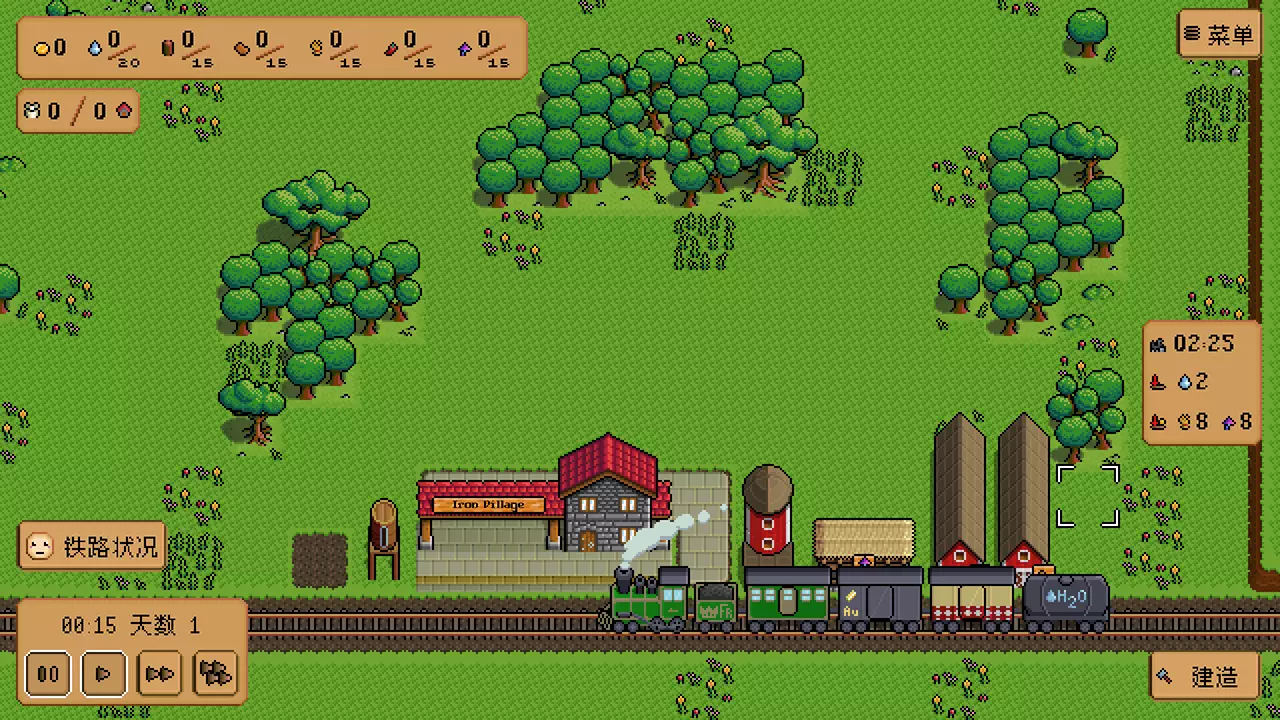Click the purple crystal resource icon

pos(463,47)
